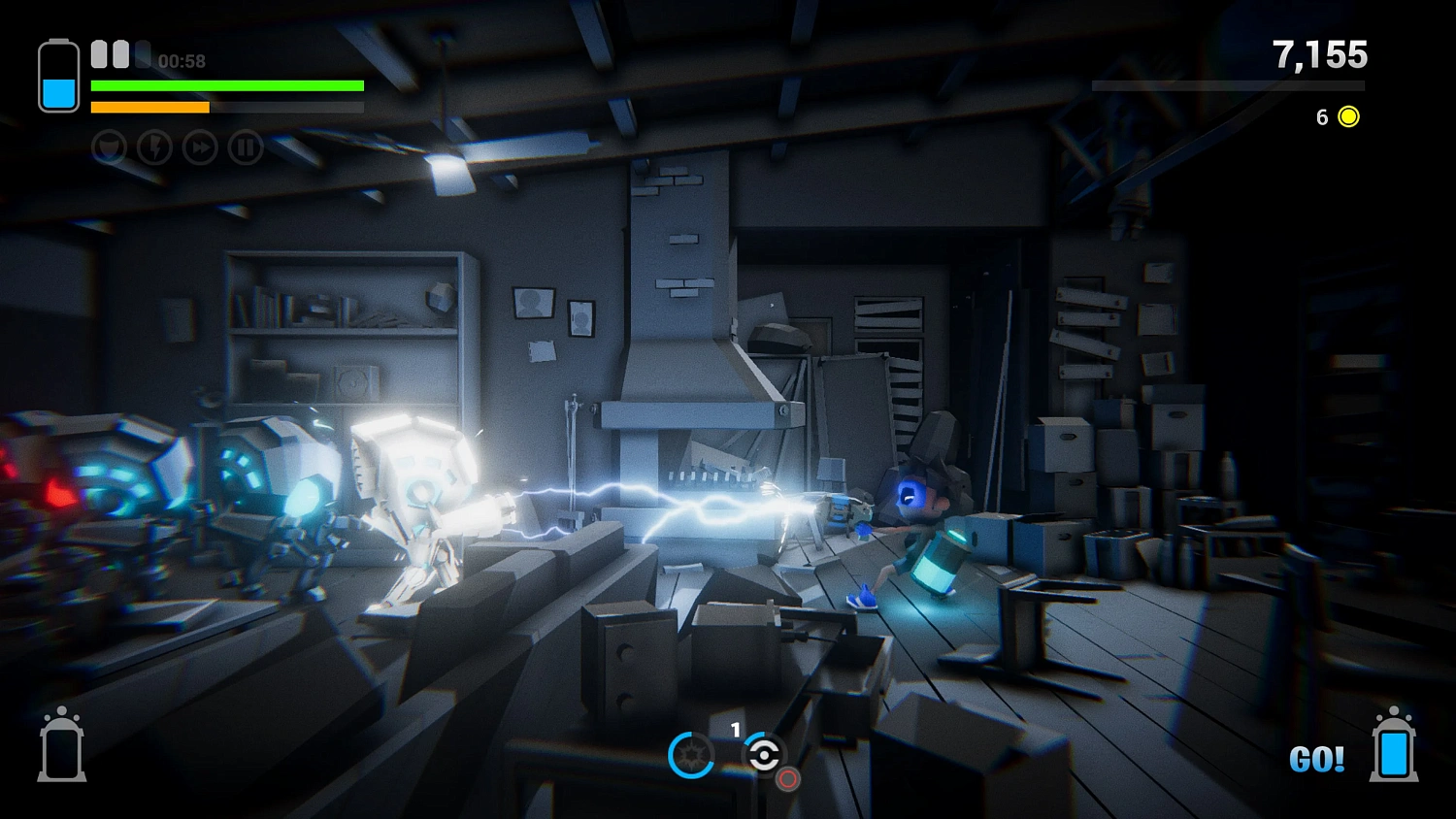This screenshot has width=1456, height=819.
Task: Select the blue battery canister beside GO!
Action: tap(1394, 746)
